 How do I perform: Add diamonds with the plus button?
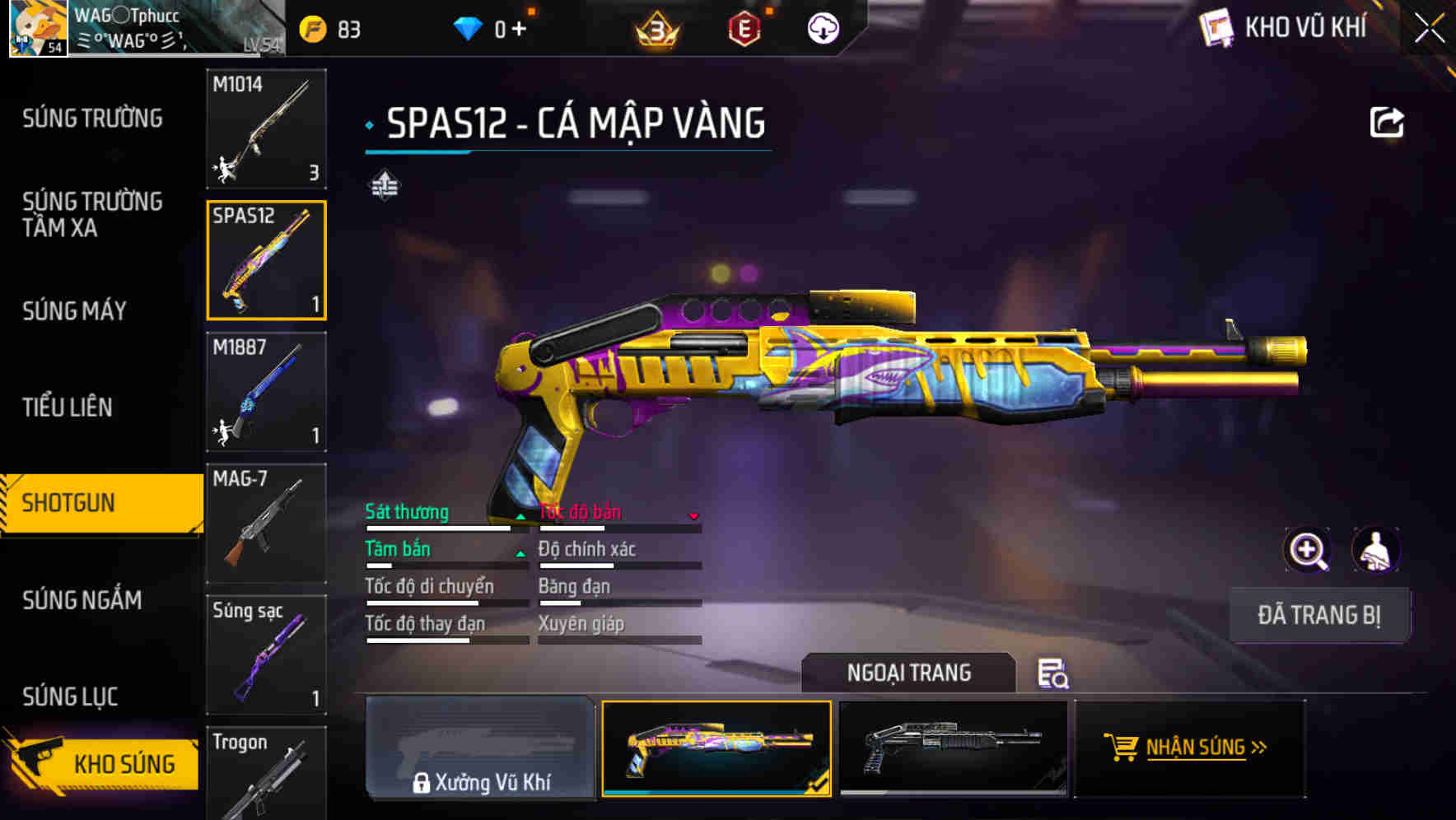519,30
